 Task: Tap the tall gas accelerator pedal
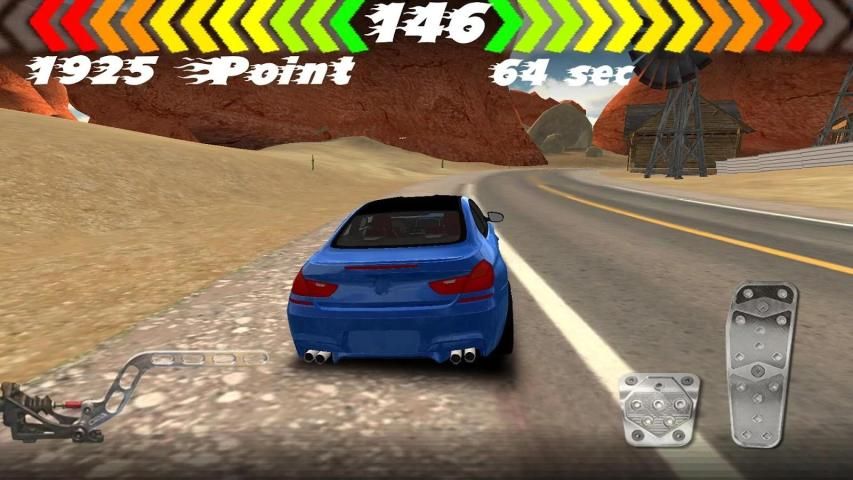coord(762,363)
